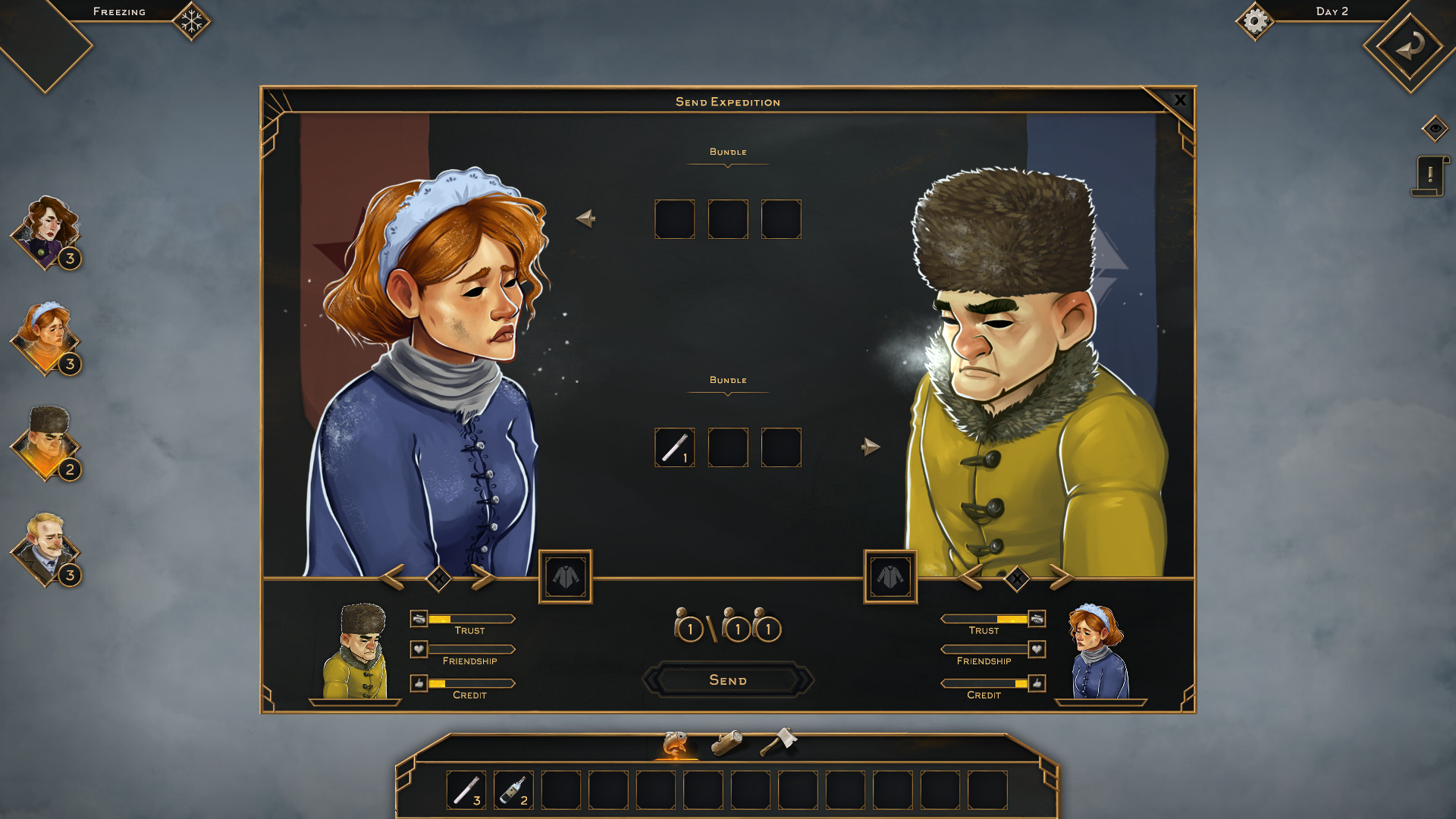
Task: Click the snowflake icon next to Freezing
Action: (x=191, y=20)
